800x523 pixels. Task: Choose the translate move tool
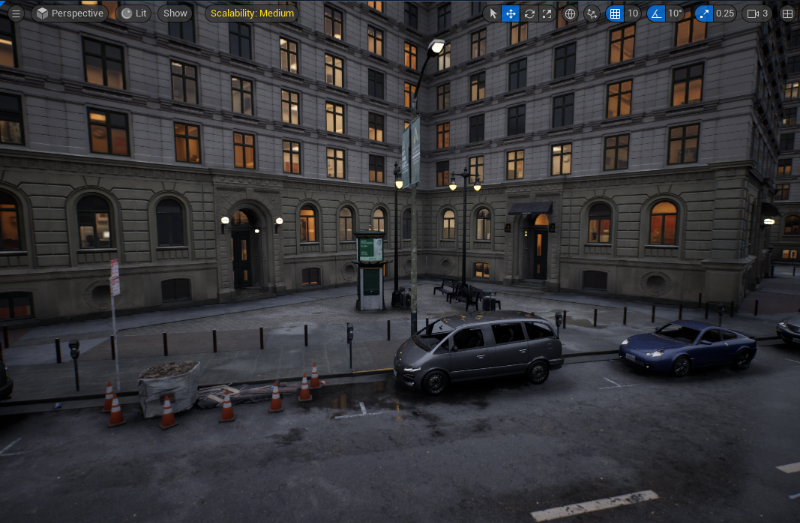tap(510, 13)
